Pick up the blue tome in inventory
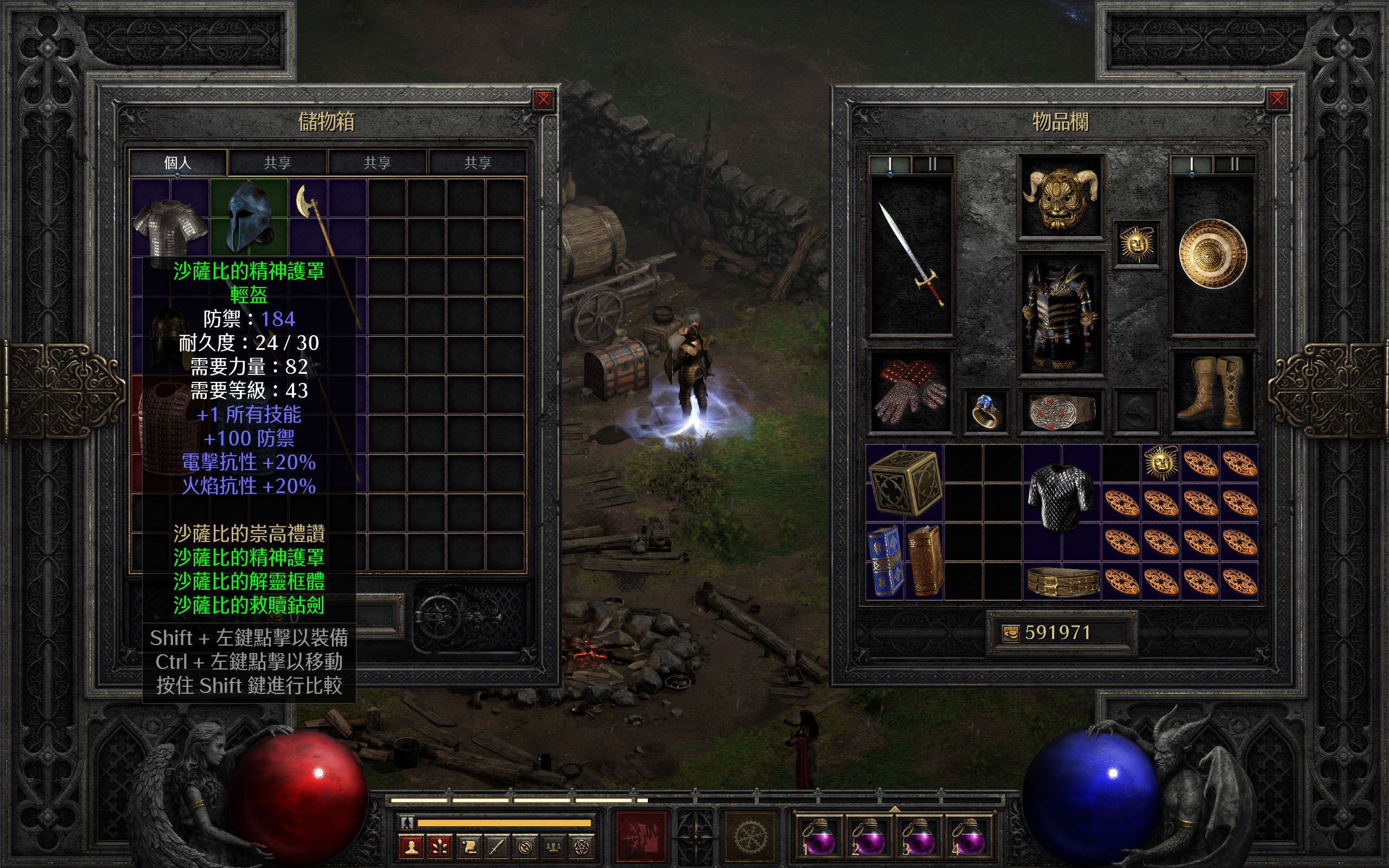The width and height of the screenshot is (1389, 868). (884, 561)
